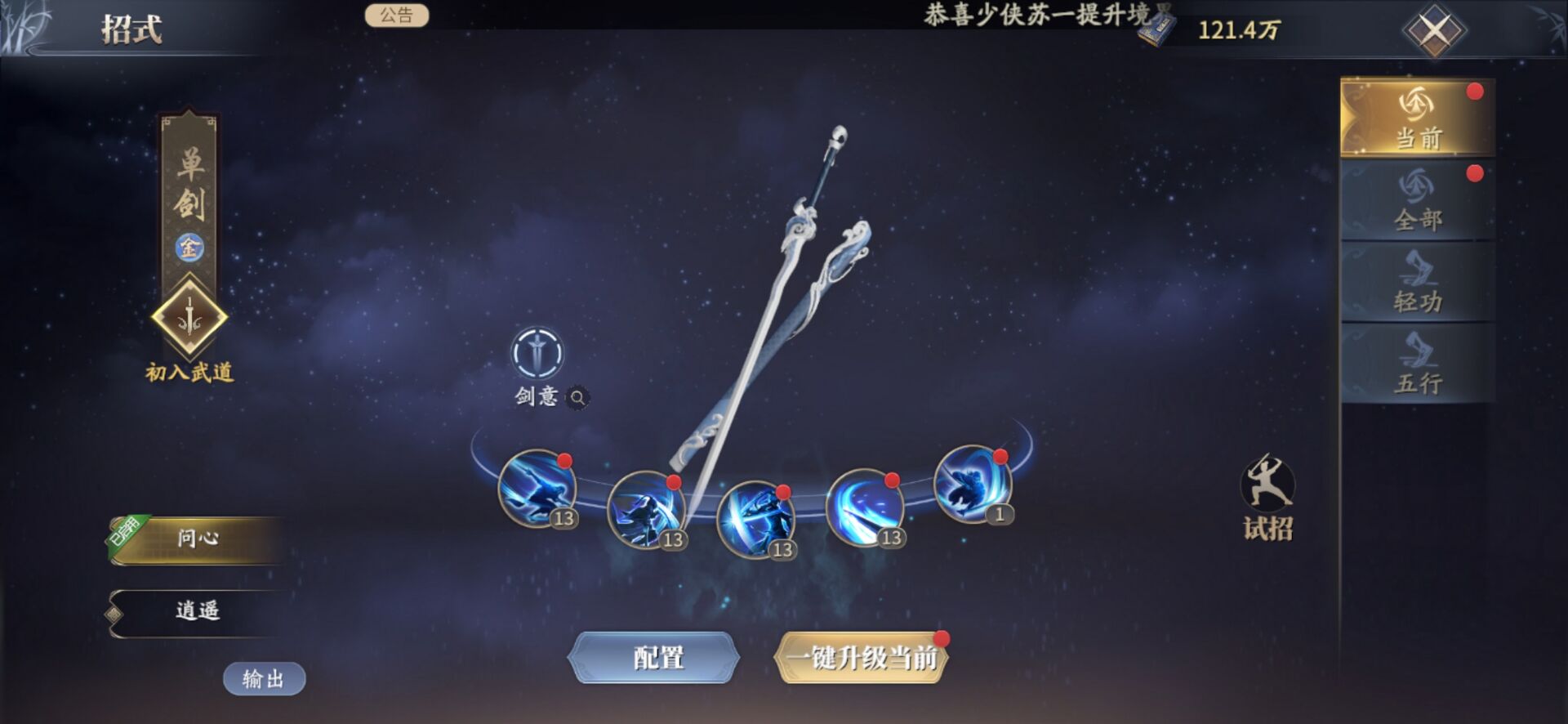Screen dimensions: 1568x724
Task: Switch to the 当前 tab
Action: (x=1417, y=118)
